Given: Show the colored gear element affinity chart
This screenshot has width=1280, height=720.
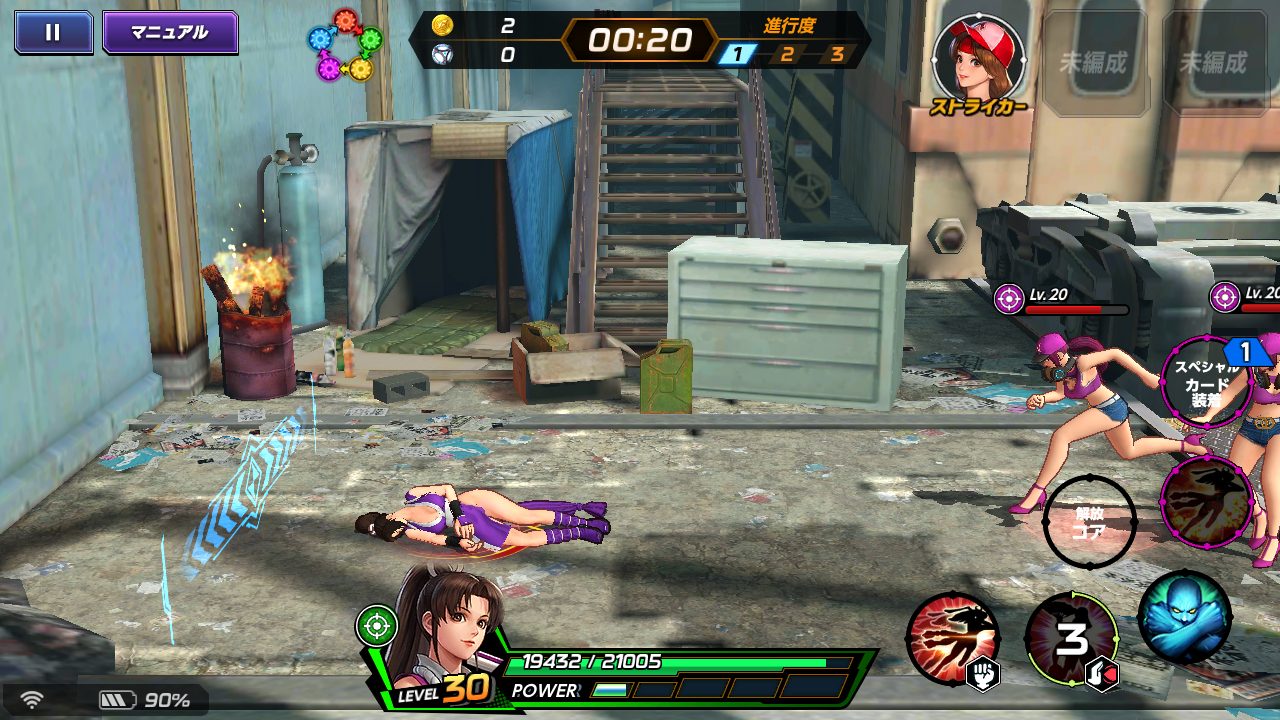Looking at the screenshot, I should click(x=346, y=45).
